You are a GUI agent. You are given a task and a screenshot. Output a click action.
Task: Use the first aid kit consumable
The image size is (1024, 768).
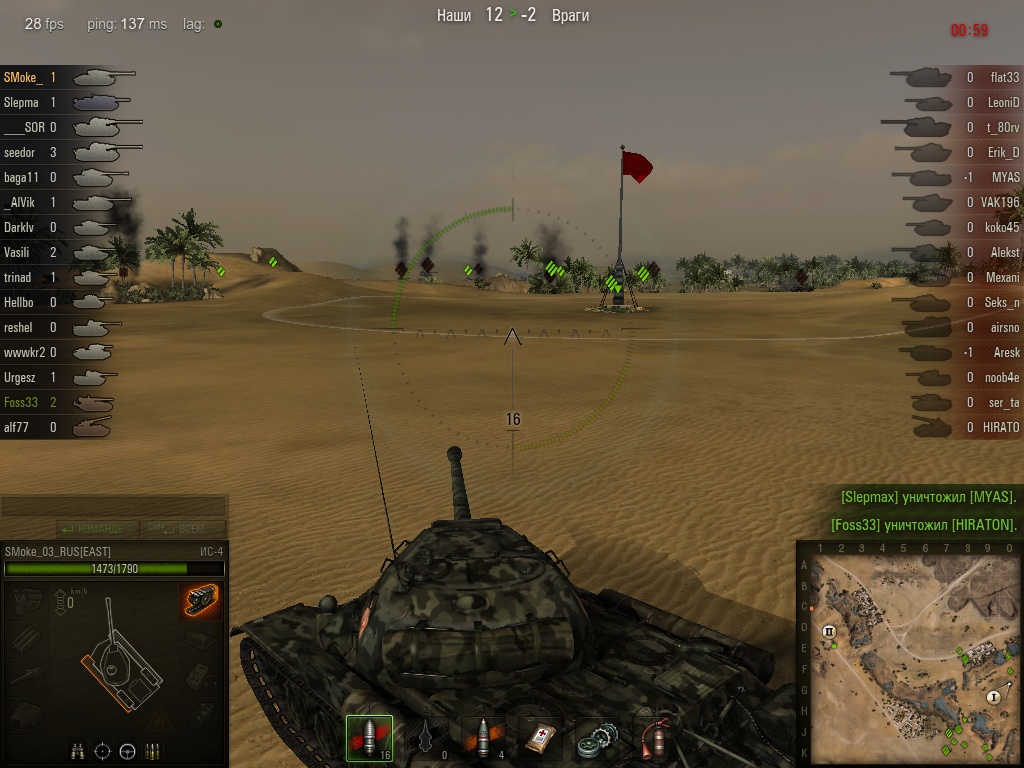540,738
